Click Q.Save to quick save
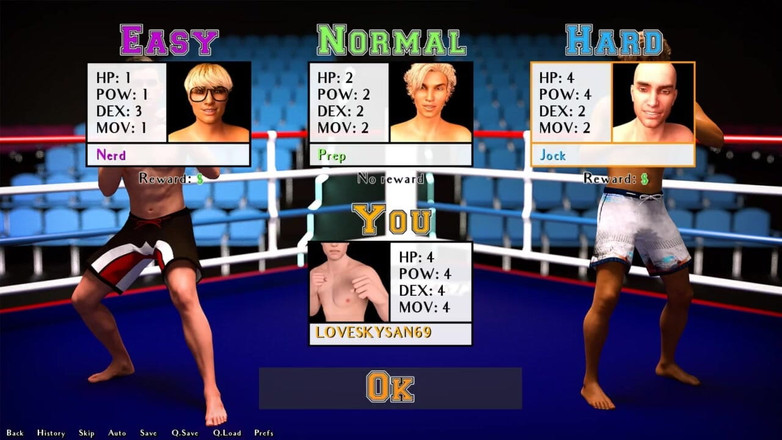 click(185, 433)
